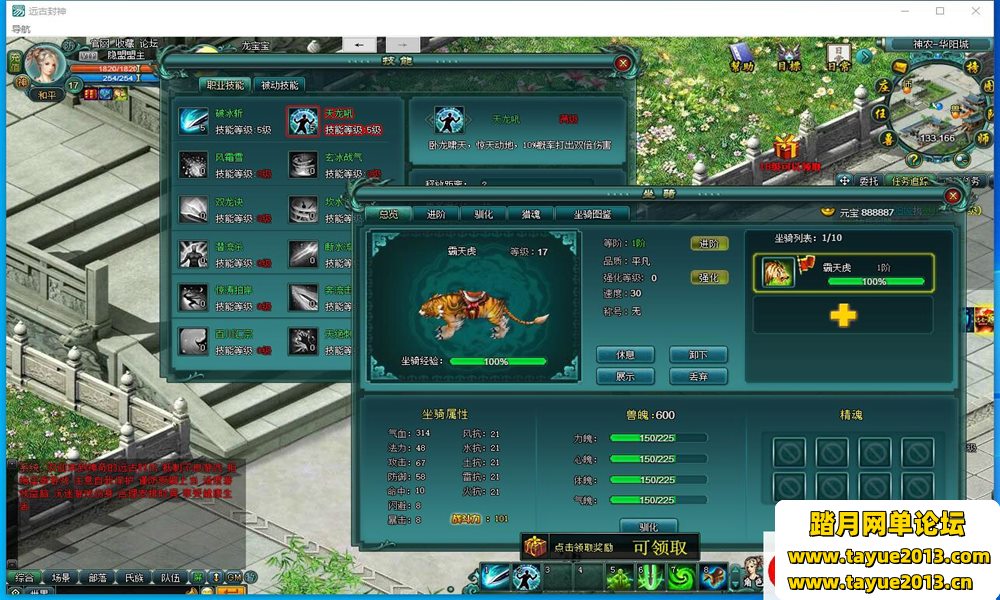
Task: Switch to the 被动技能 tab
Action: 279,86
